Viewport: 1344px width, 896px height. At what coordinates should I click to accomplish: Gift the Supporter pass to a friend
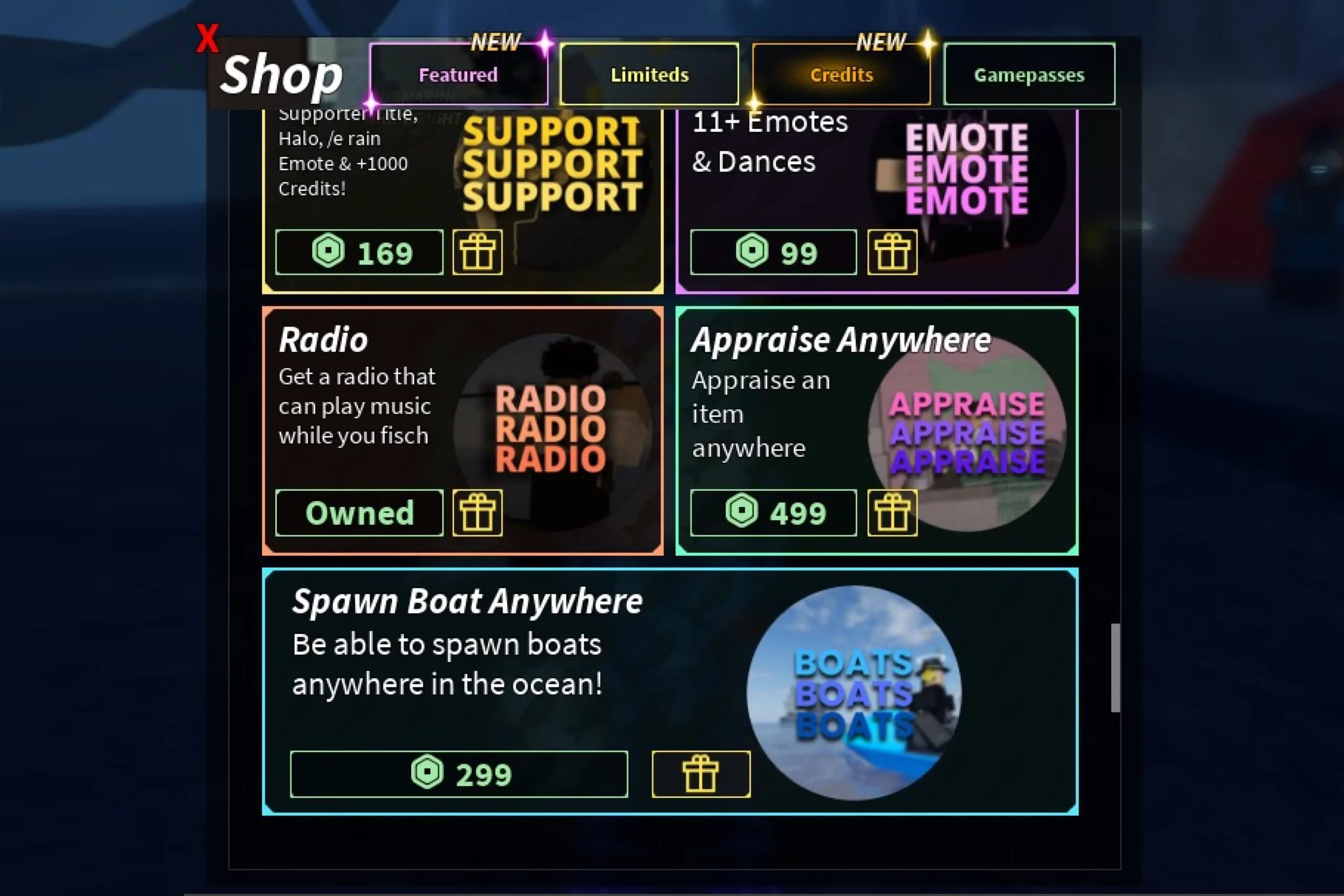click(x=478, y=252)
